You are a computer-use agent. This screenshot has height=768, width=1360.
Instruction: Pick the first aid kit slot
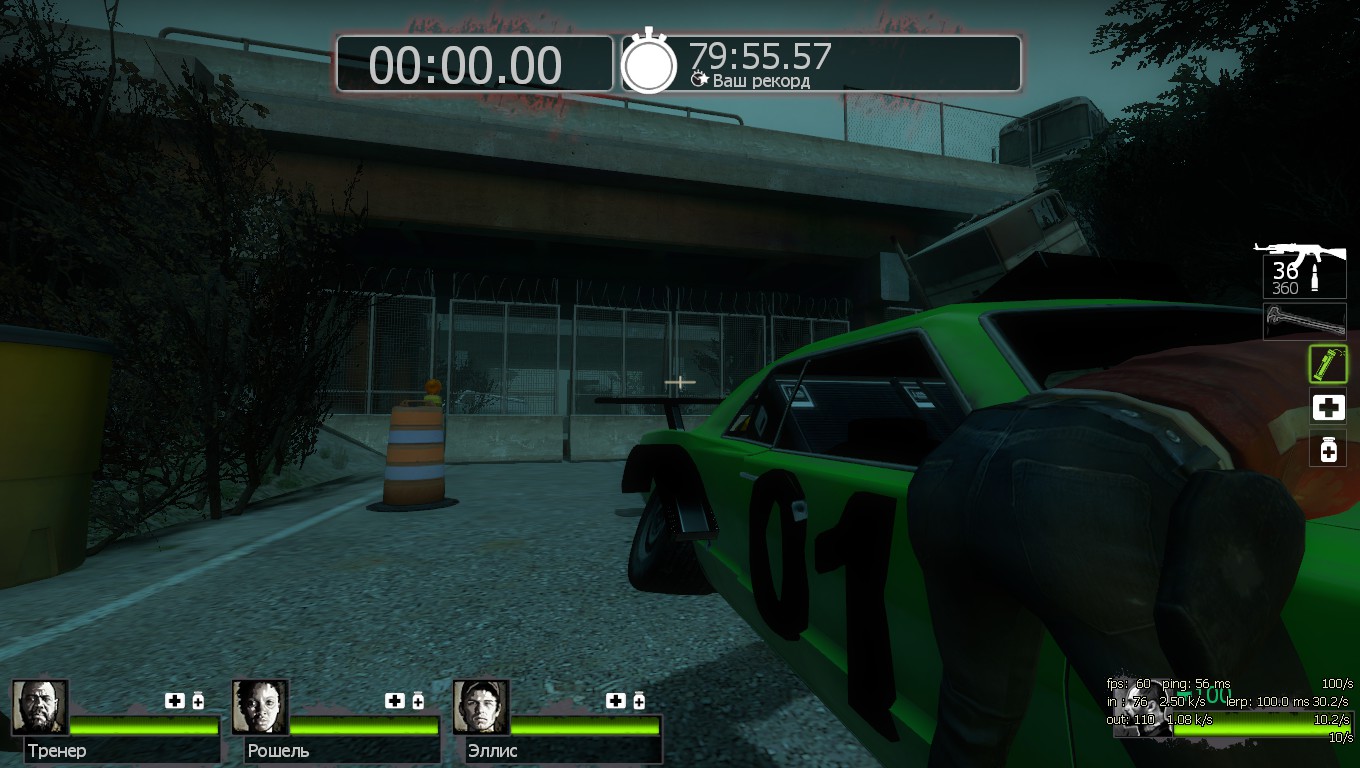[1328, 407]
